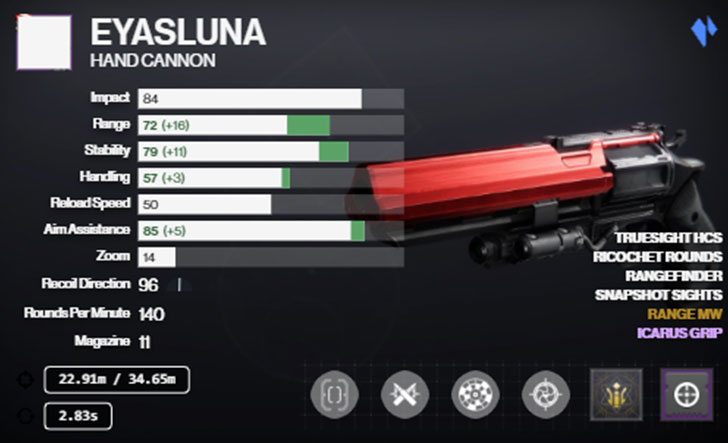Click the Eyasluna weapon thumbnail square
This screenshot has height=443, width=728.
(43, 42)
